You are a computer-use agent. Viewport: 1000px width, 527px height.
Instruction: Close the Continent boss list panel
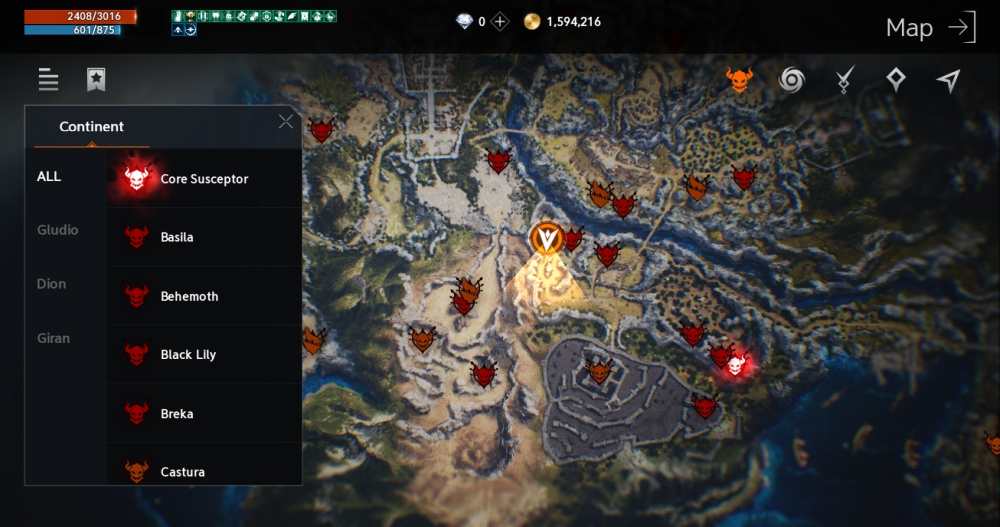[286, 122]
